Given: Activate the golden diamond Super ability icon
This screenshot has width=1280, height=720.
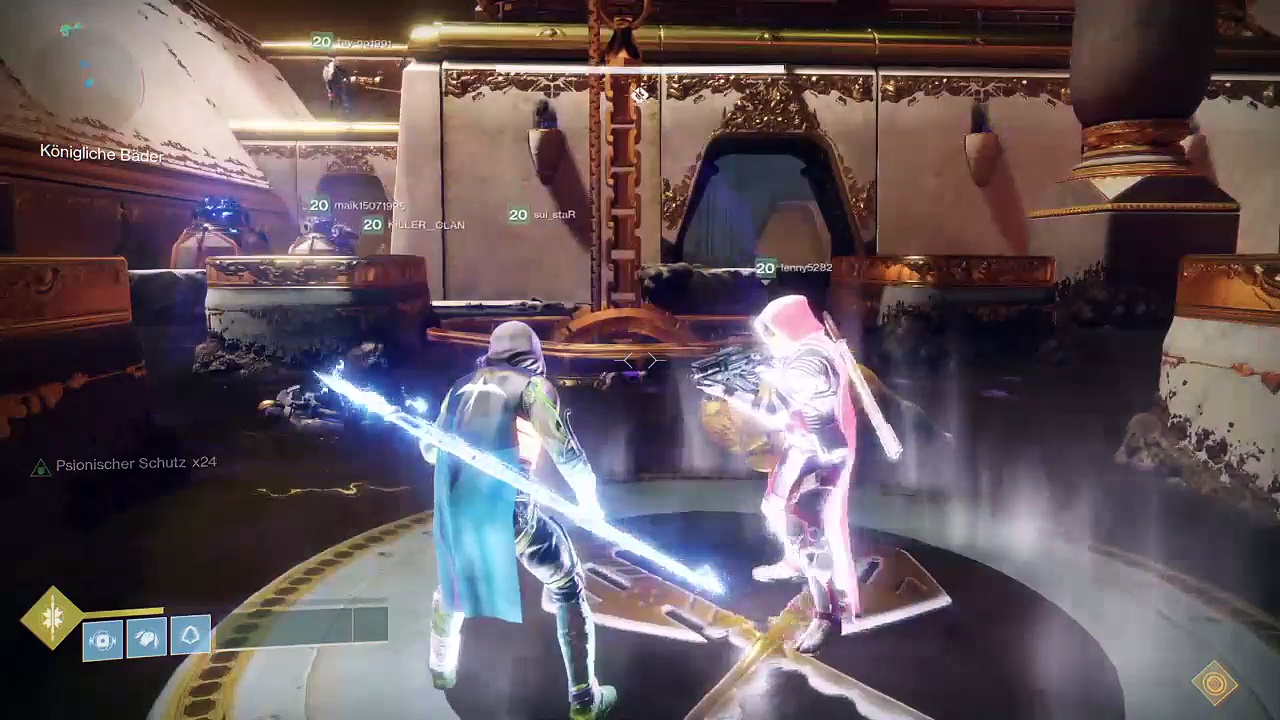Looking at the screenshot, I should click(52, 619).
